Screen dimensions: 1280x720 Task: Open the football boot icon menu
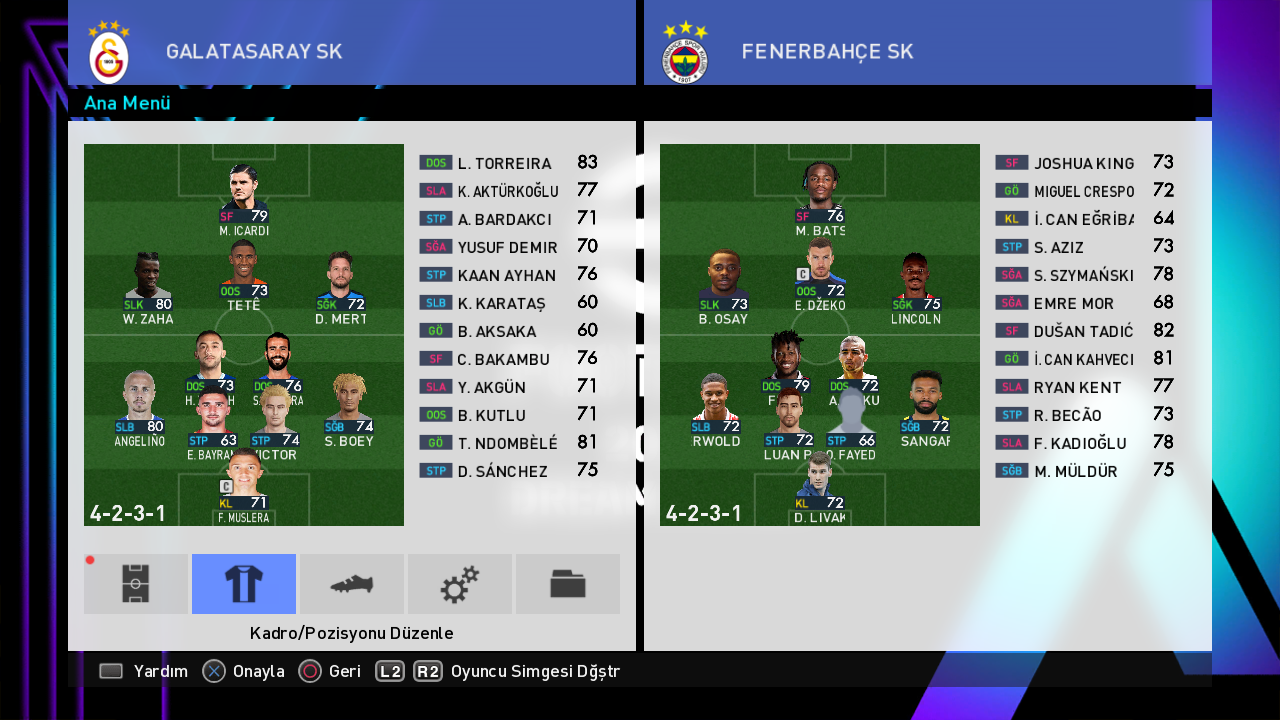(x=352, y=584)
